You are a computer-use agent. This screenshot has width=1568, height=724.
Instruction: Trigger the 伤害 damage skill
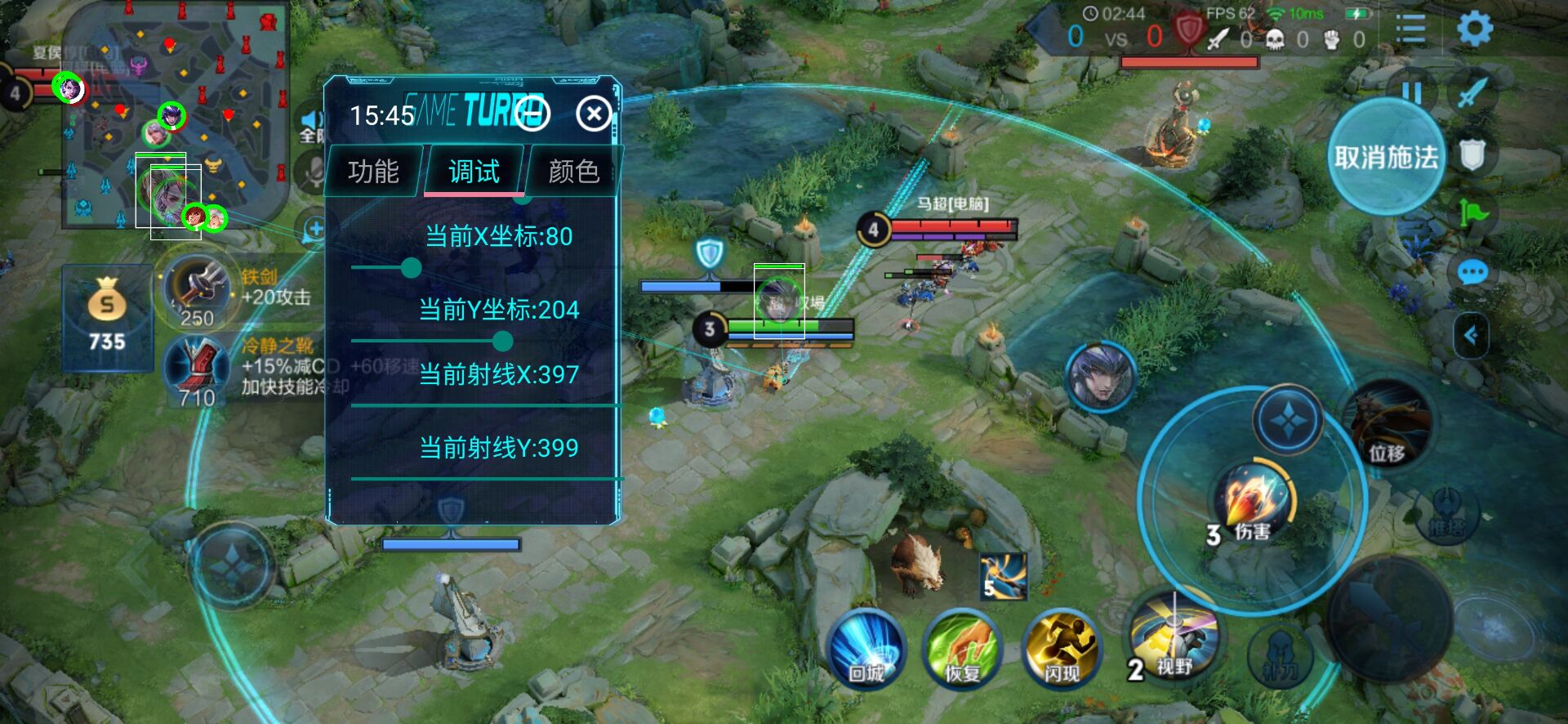coord(1251,500)
